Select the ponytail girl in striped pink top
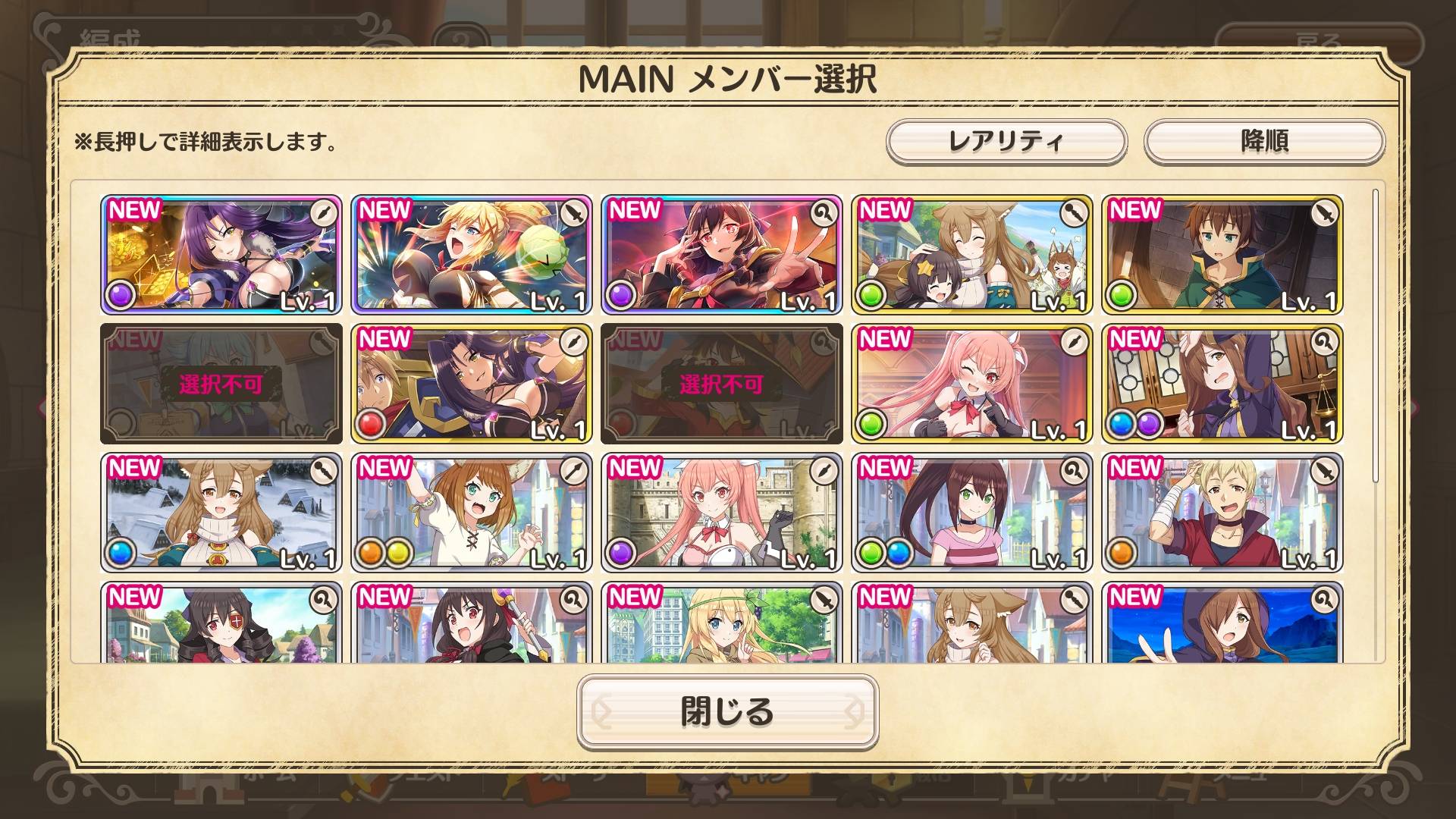 point(971,513)
